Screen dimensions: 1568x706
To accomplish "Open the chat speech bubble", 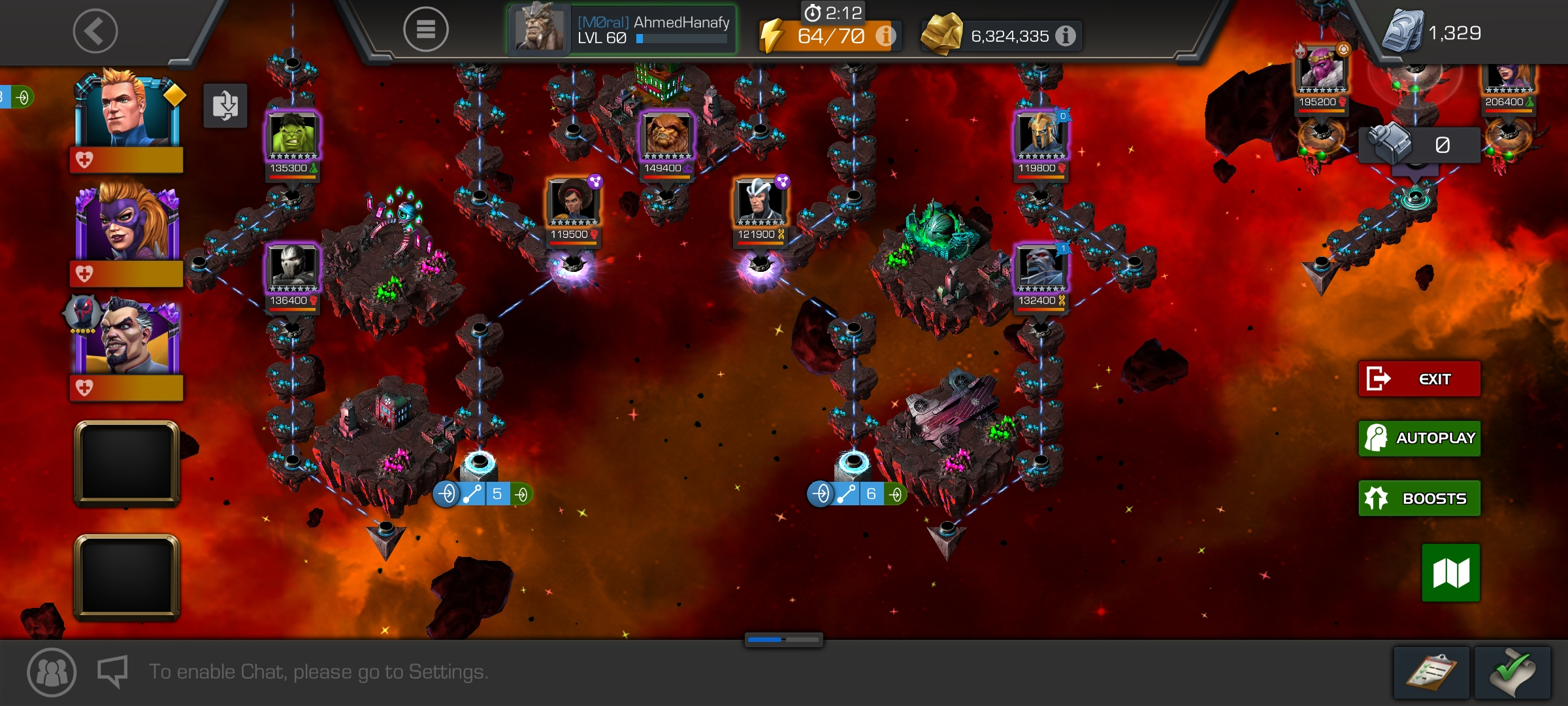I will click(x=112, y=672).
